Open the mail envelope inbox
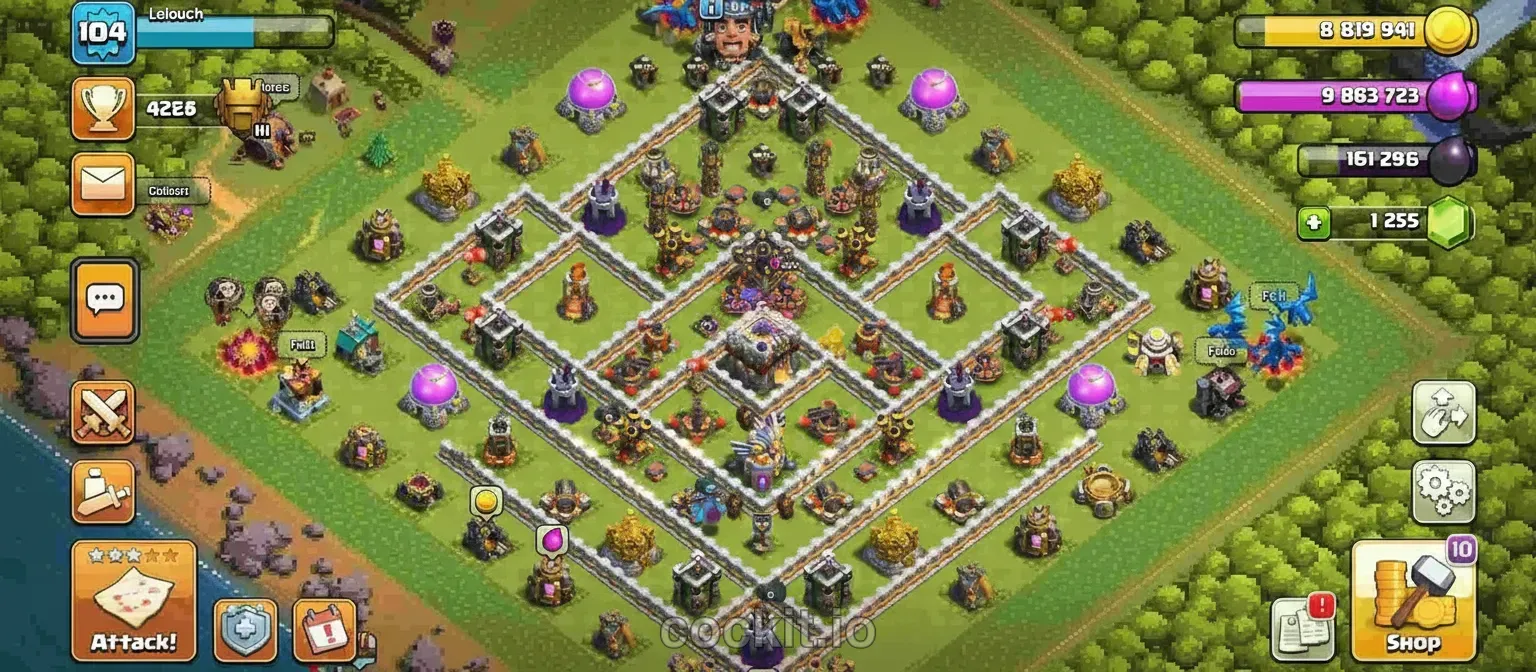 [103, 185]
